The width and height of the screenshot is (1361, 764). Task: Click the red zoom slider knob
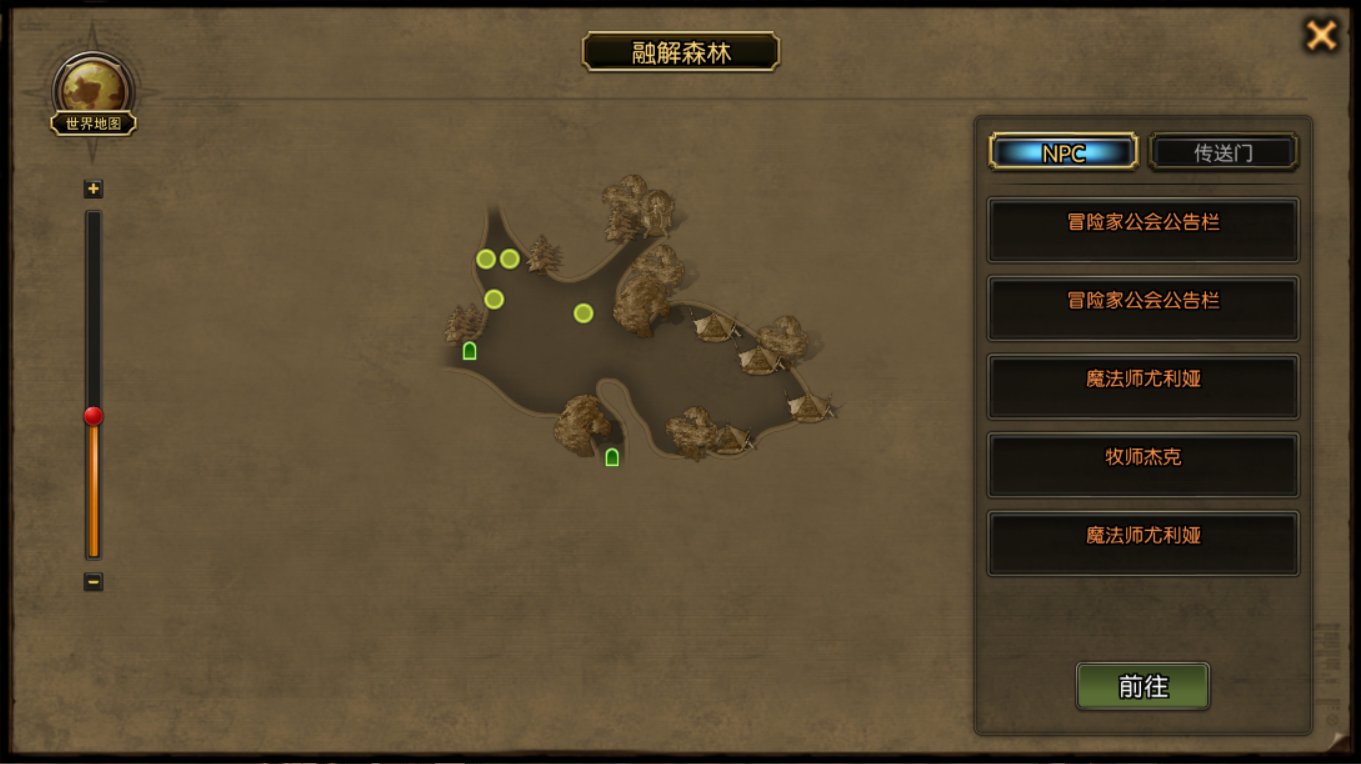coord(93,416)
